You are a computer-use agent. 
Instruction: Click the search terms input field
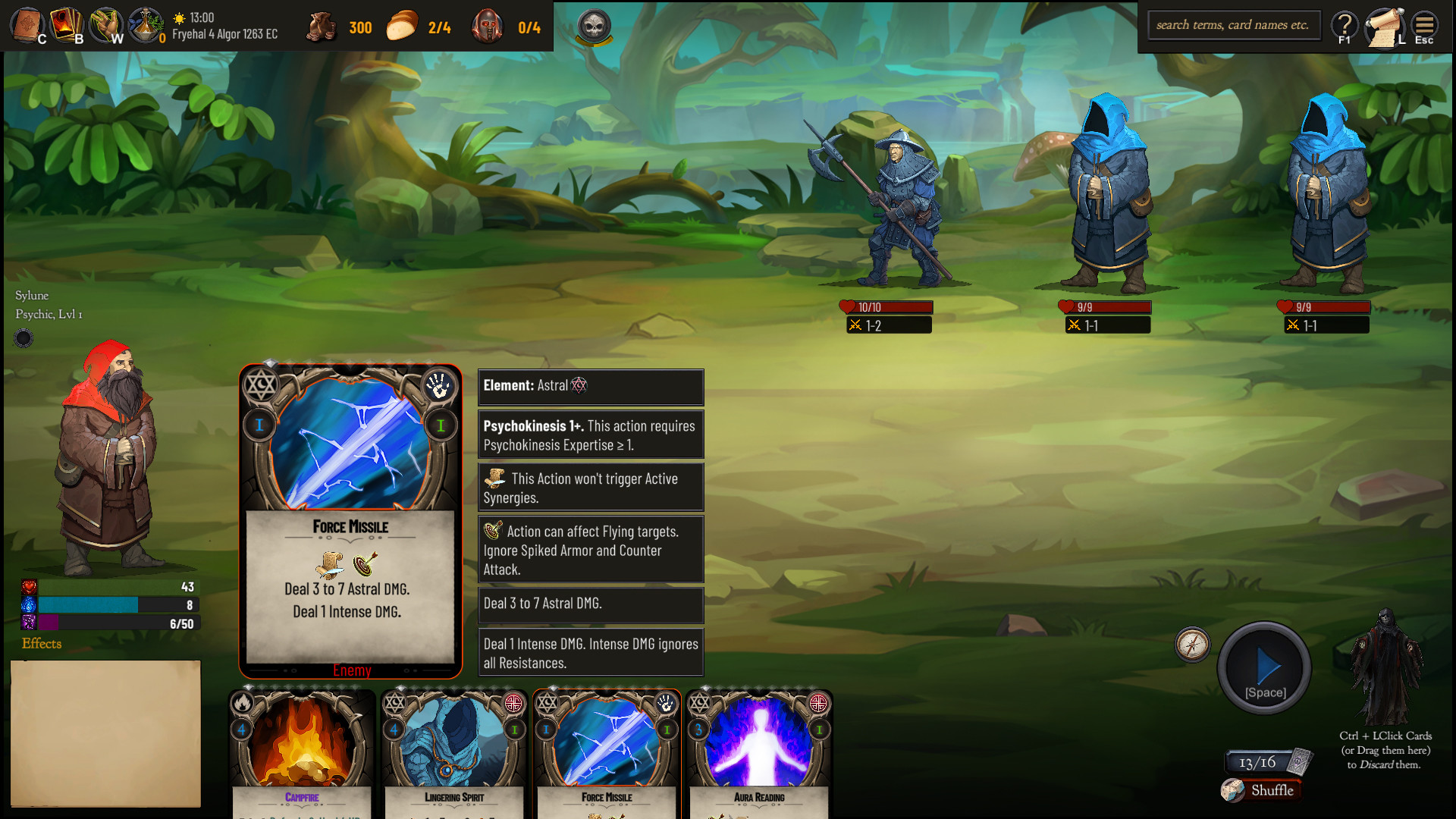pos(1234,24)
